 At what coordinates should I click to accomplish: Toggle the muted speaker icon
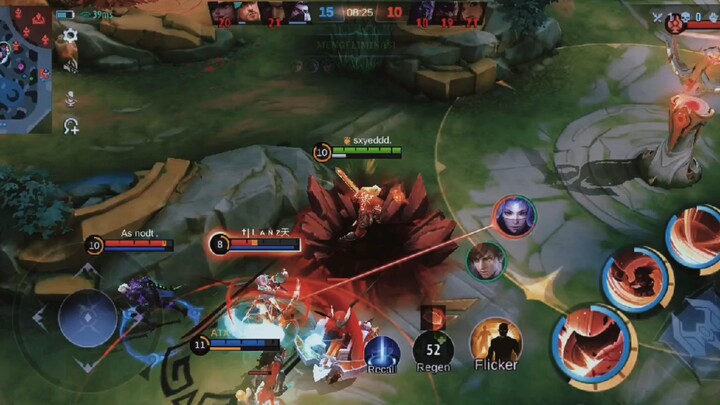click(70, 65)
